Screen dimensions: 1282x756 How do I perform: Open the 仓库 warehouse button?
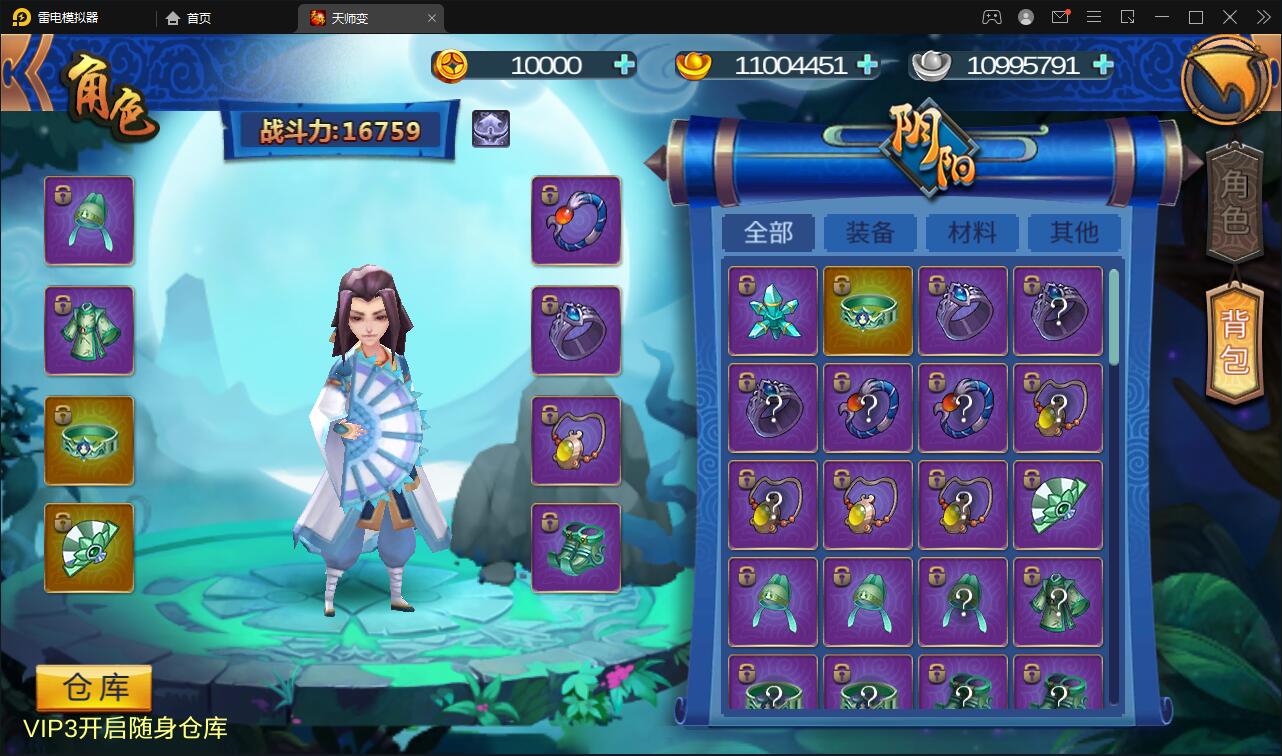click(x=94, y=689)
